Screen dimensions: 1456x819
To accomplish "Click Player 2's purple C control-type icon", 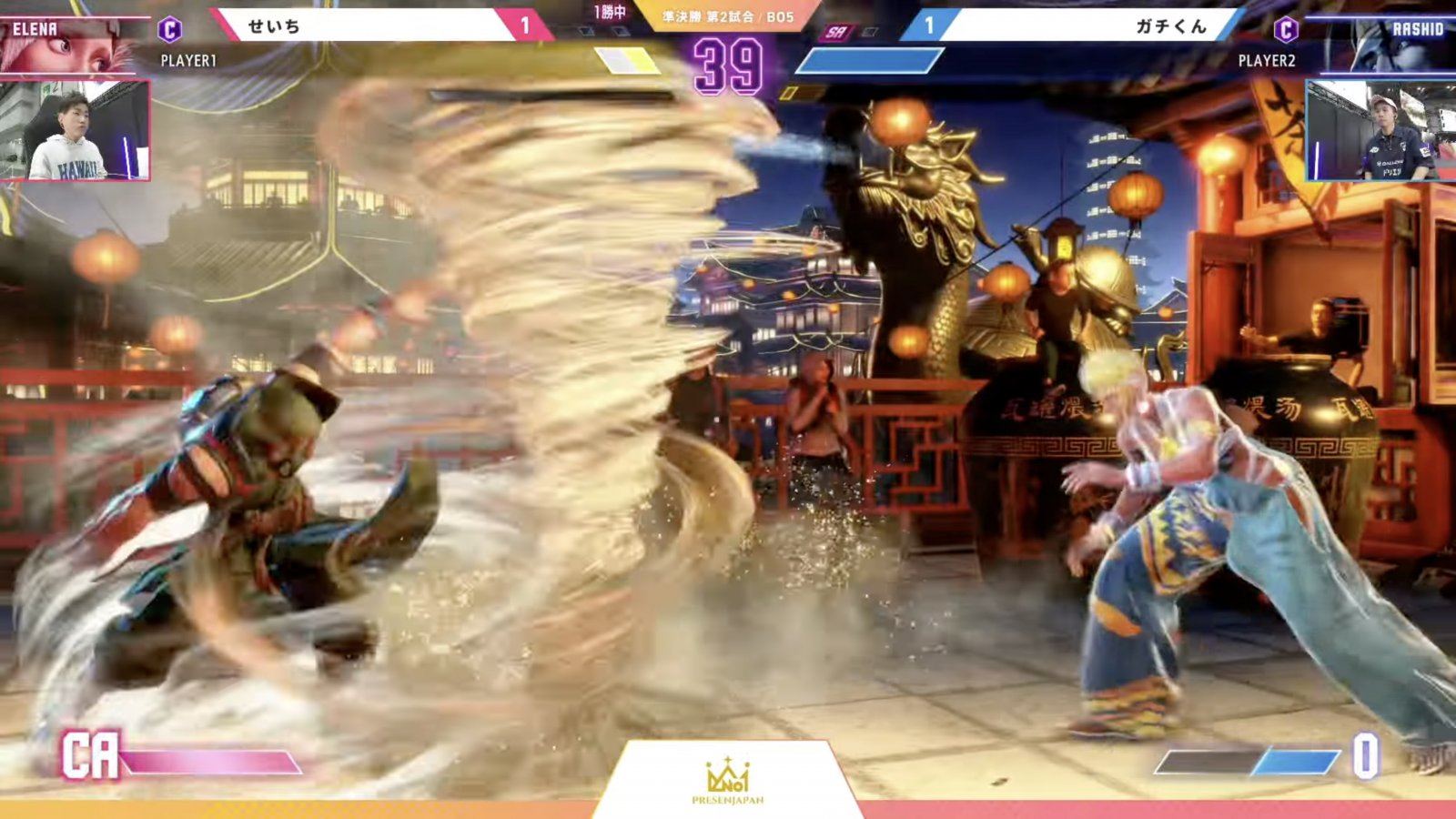I will click(x=1285, y=30).
